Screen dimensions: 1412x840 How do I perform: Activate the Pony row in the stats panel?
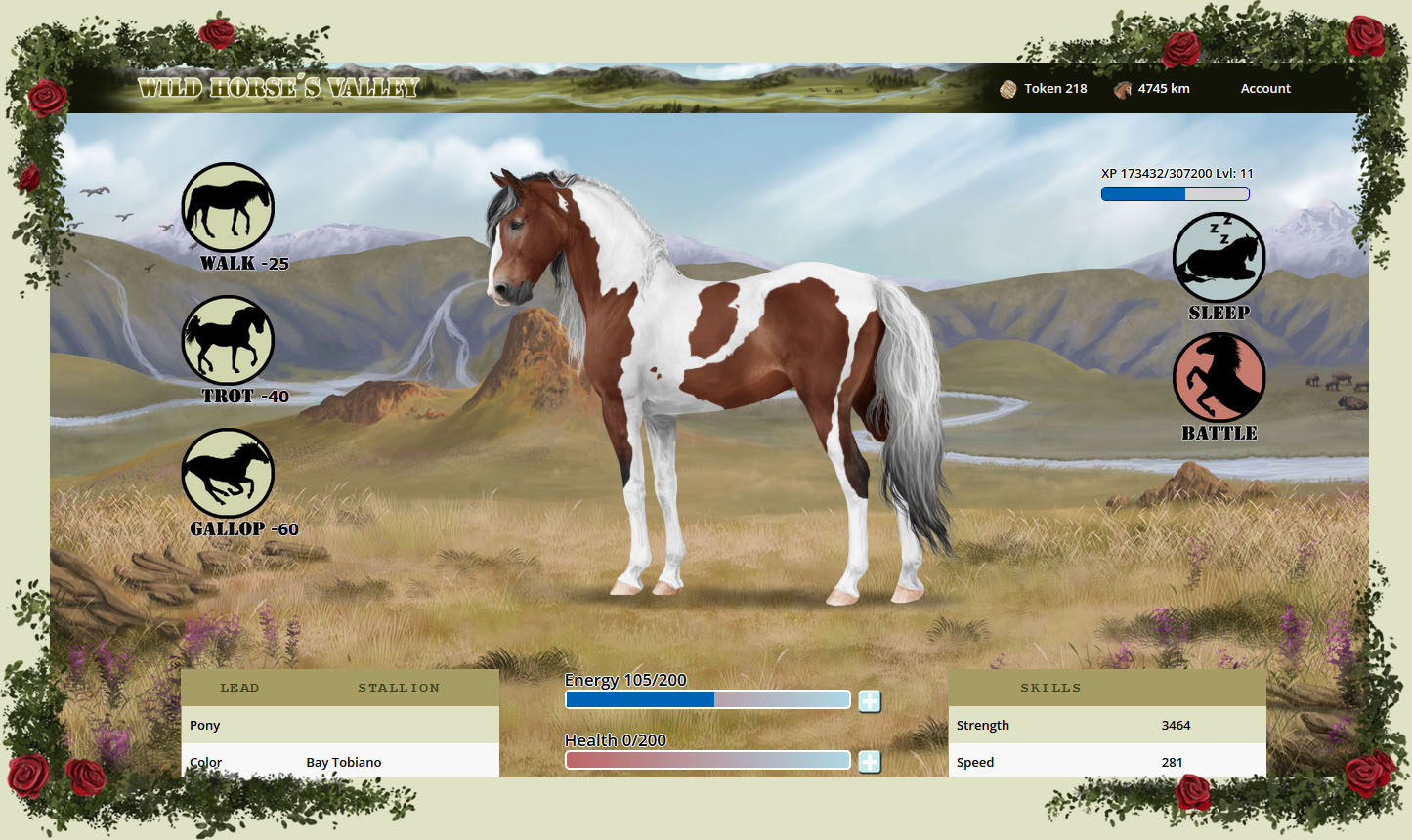(x=340, y=725)
